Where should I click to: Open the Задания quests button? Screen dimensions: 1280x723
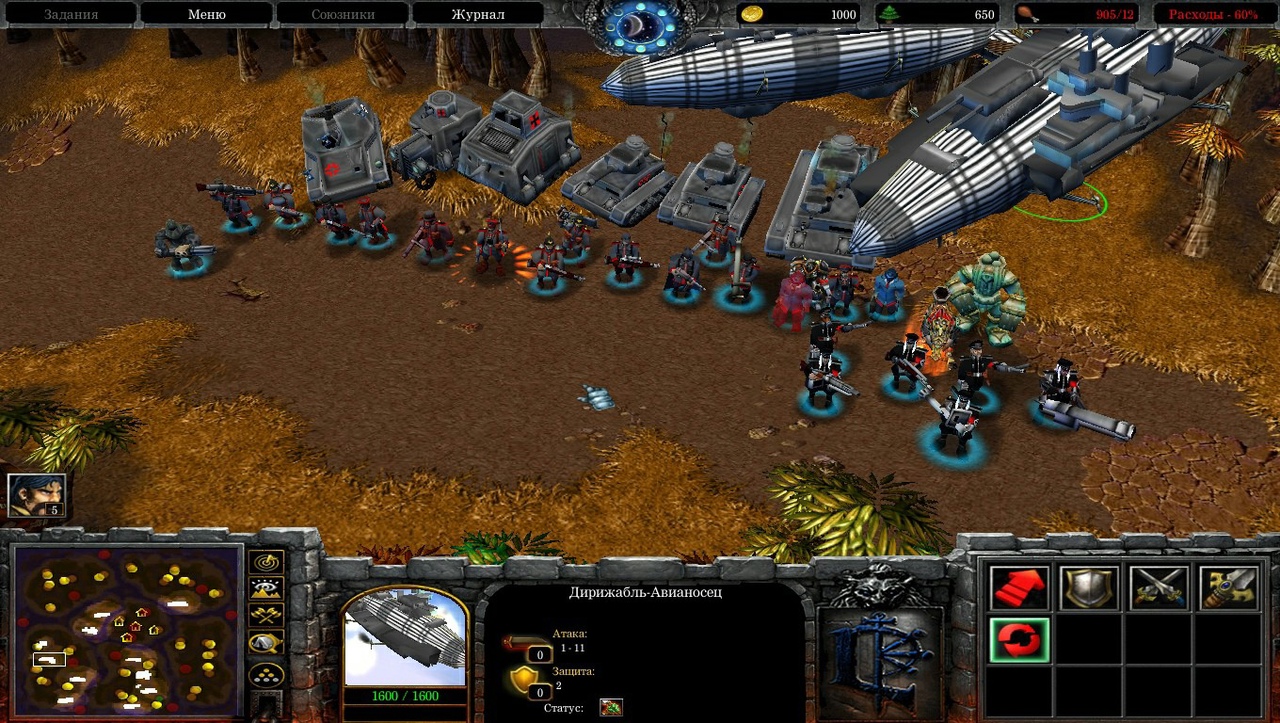coord(70,14)
